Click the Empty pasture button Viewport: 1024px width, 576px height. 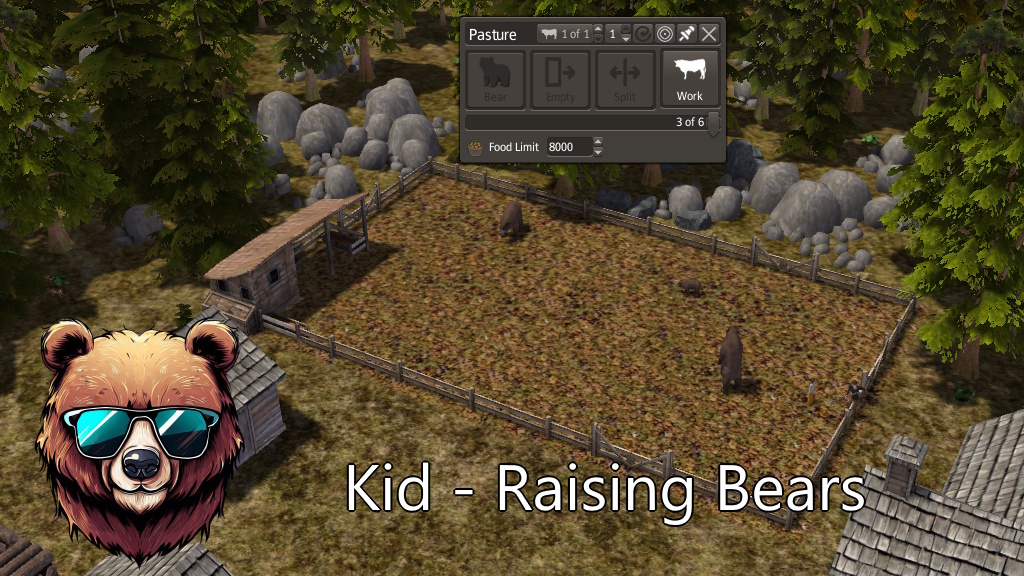coord(560,79)
